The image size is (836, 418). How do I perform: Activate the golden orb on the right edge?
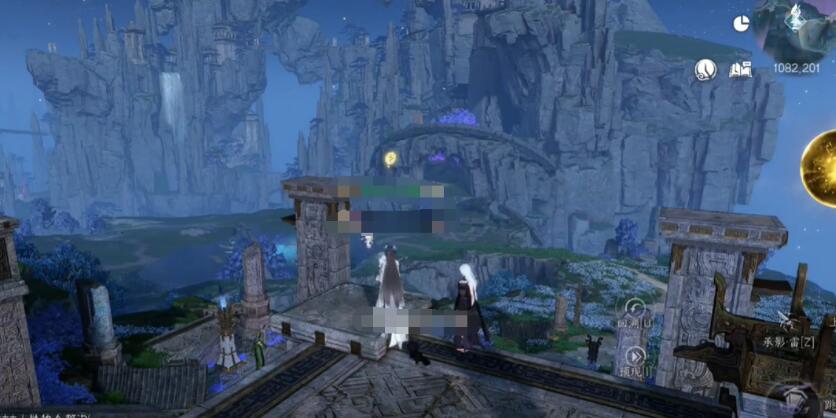click(x=822, y=166)
